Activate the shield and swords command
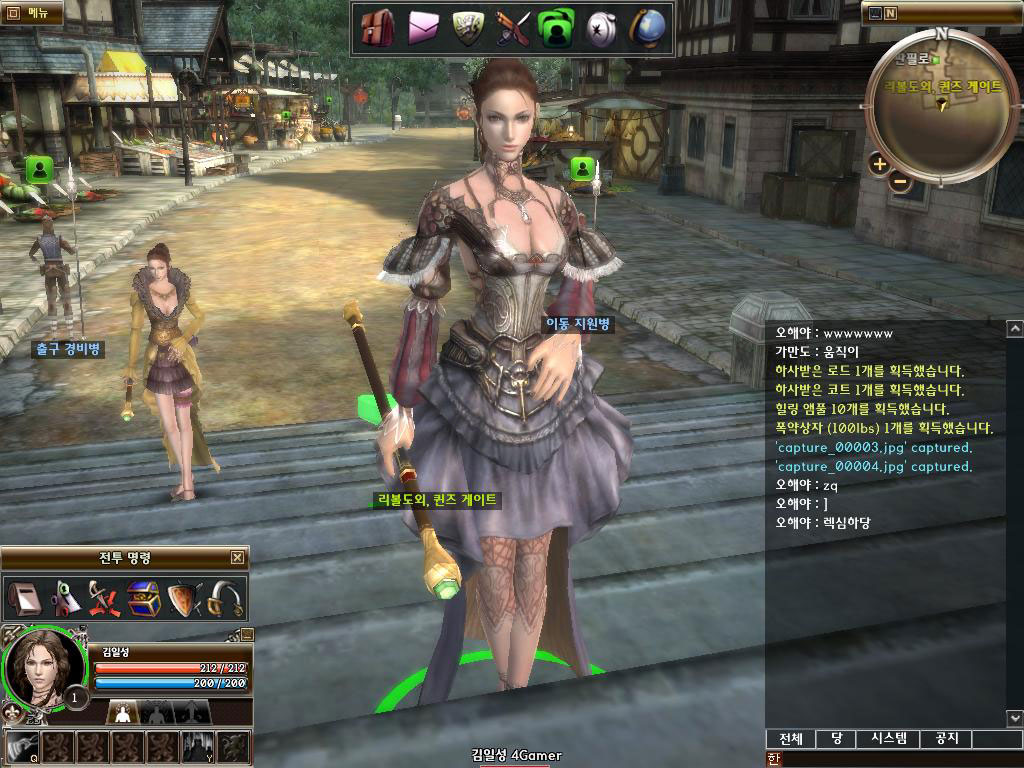The height and width of the screenshot is (768, 1024). pyautogui.click(x=184, y=599)
